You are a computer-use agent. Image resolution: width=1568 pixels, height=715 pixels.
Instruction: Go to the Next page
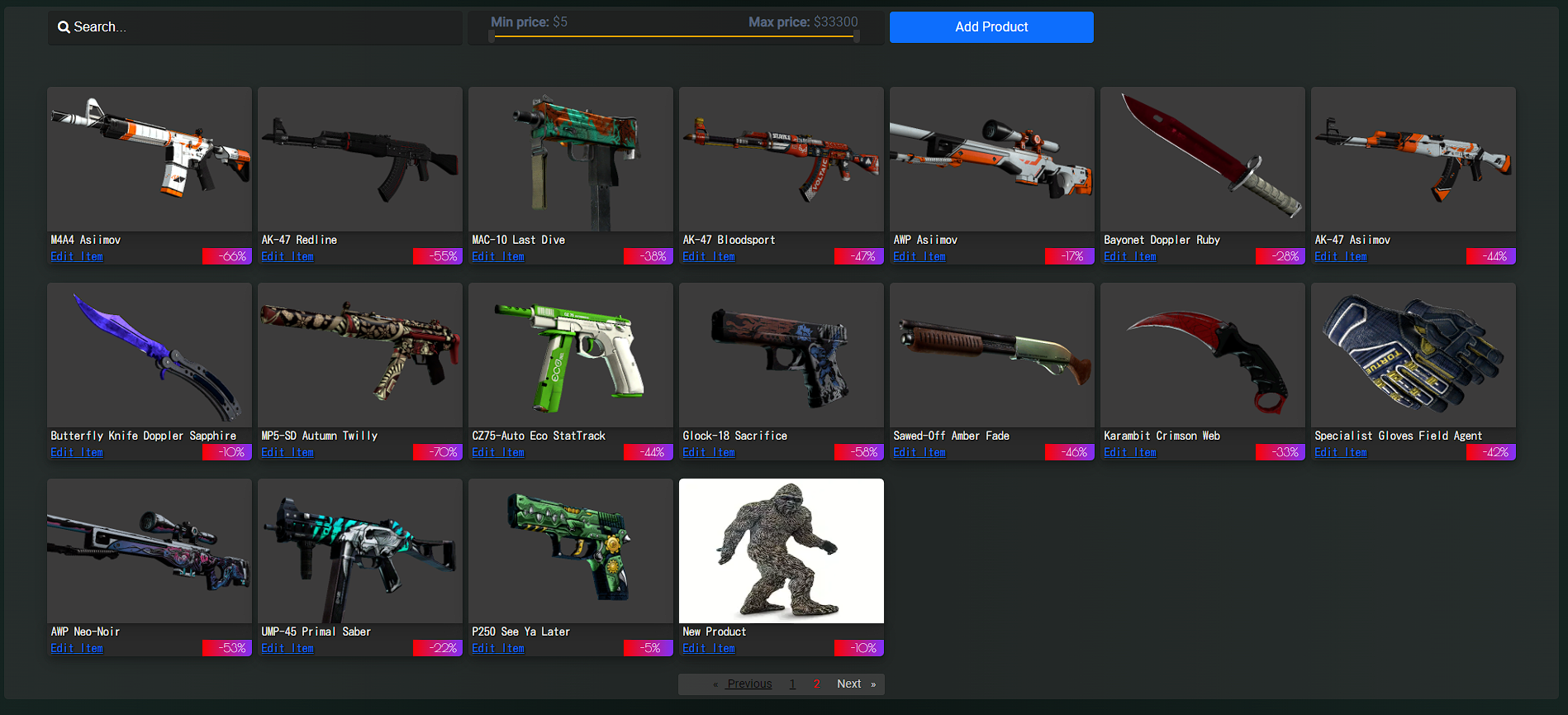point(848,684)
